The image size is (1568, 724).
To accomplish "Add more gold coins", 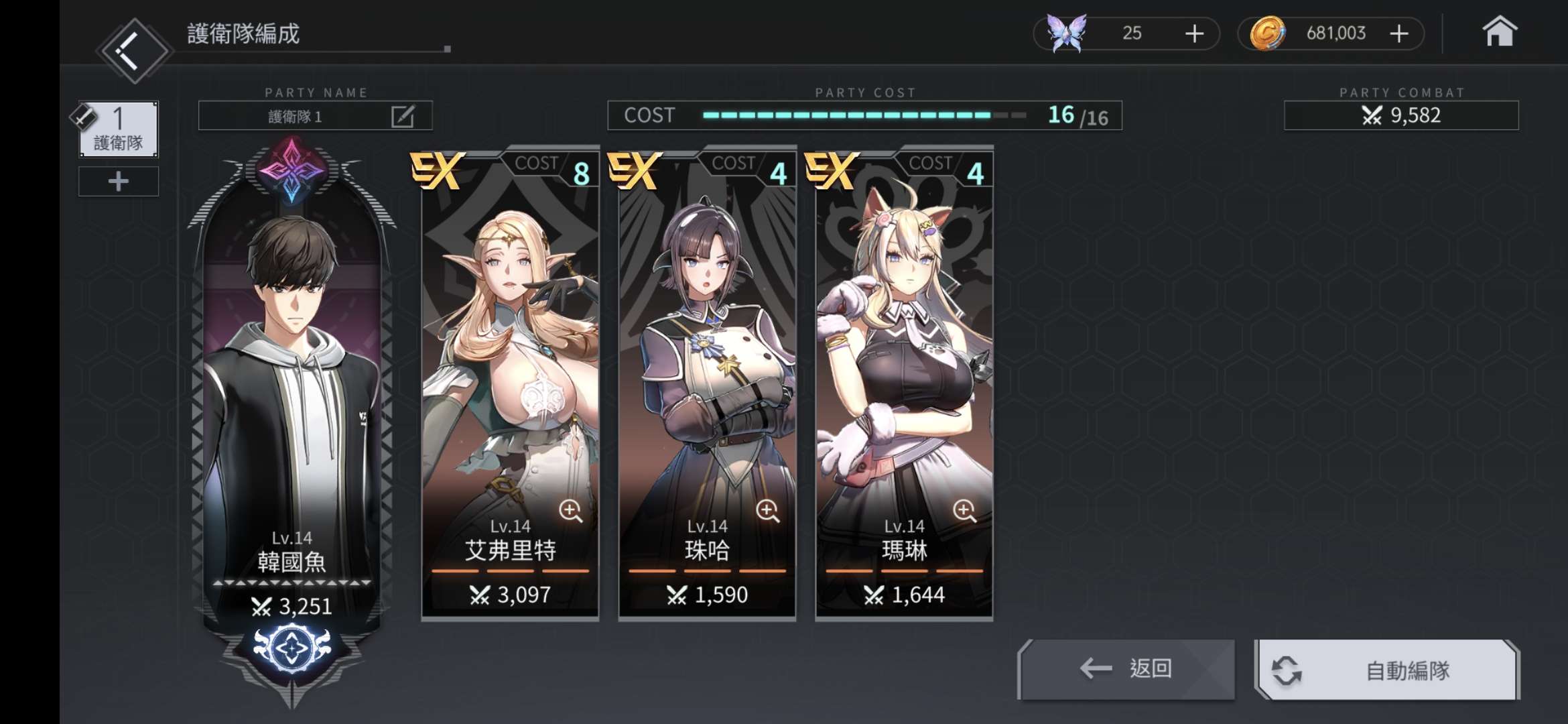I will click(x=1398, y=34).
